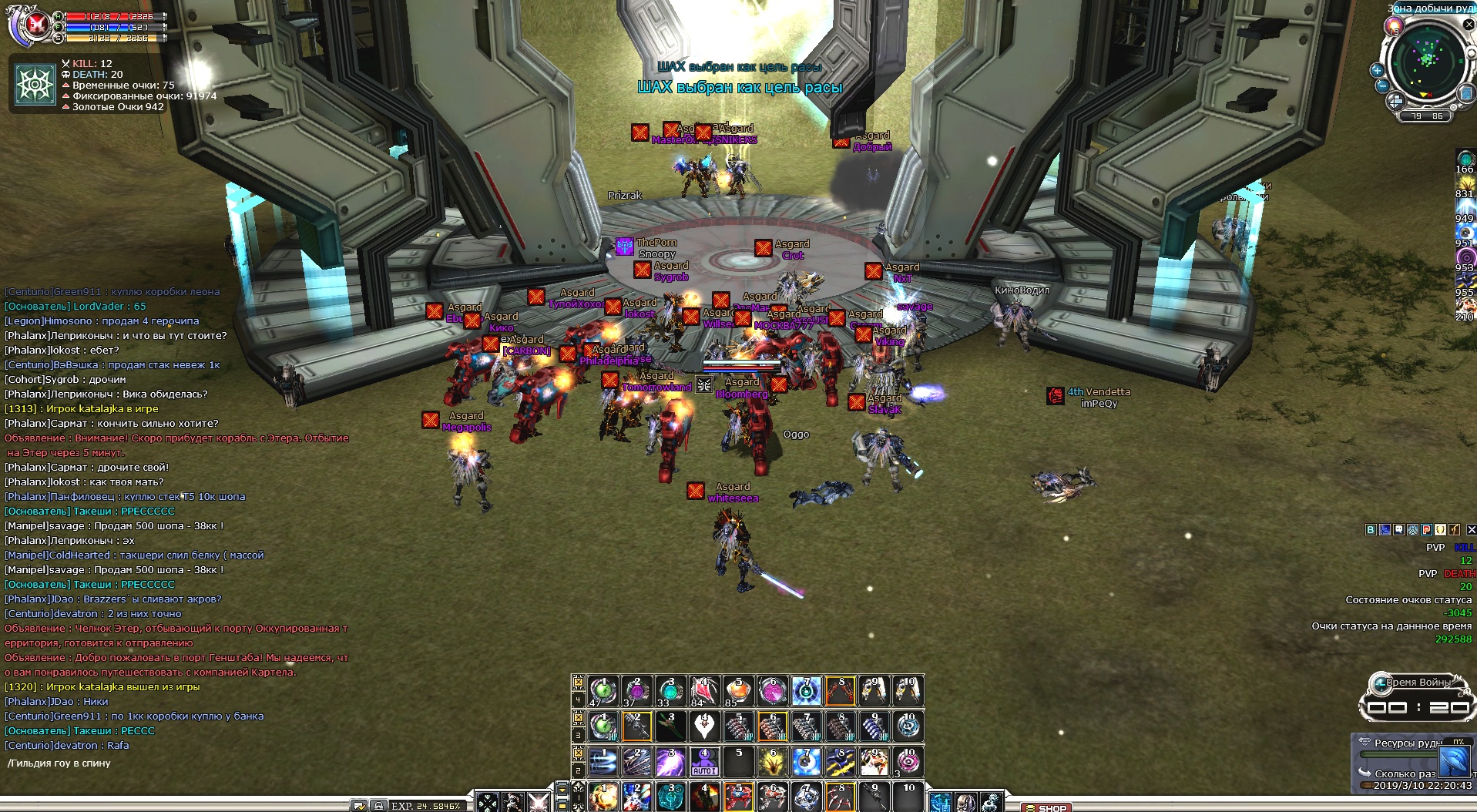
Task: Use the cyan orb potion with count 33
Action: (670, 690)
